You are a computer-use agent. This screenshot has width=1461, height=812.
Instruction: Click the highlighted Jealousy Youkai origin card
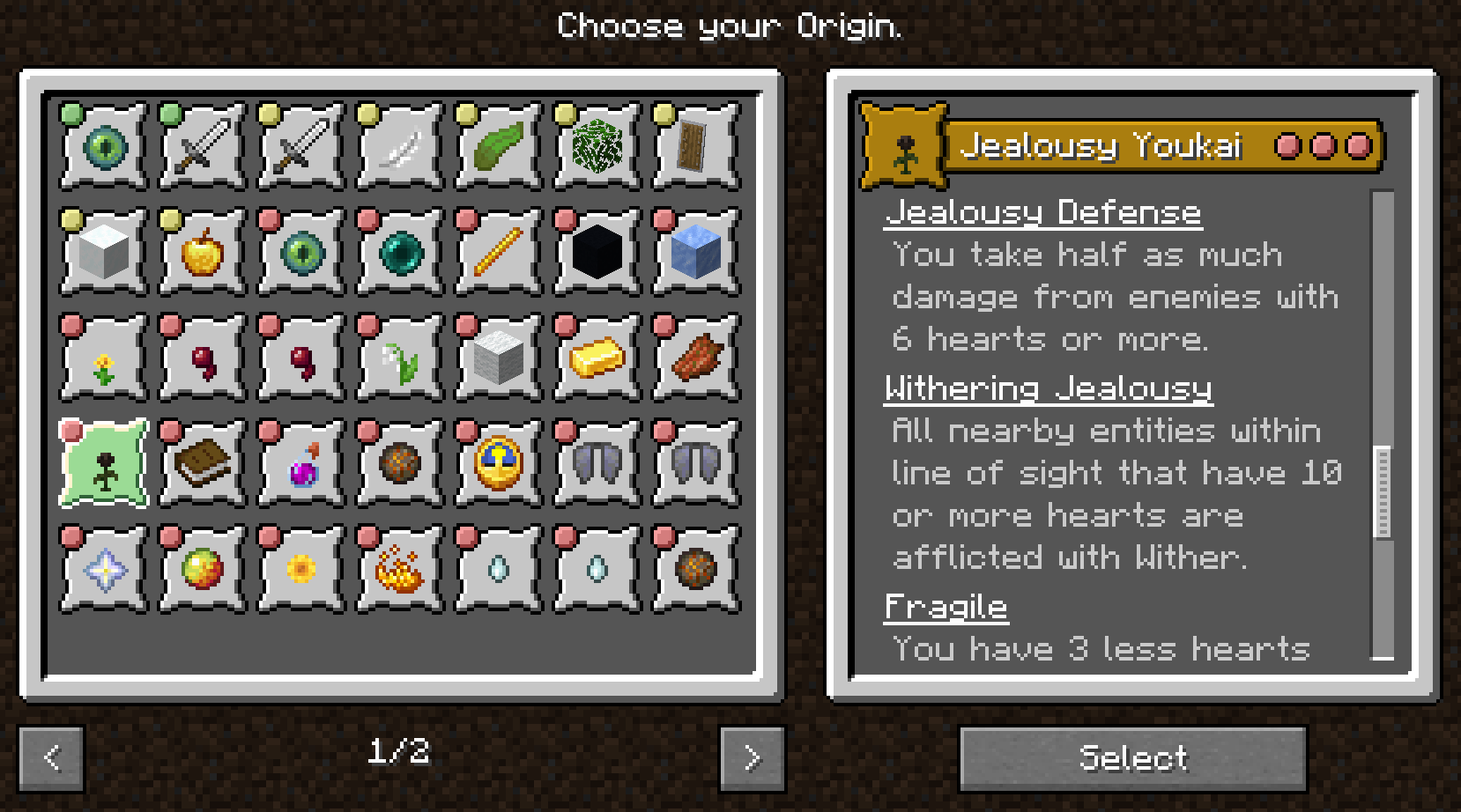coord(101,462)
